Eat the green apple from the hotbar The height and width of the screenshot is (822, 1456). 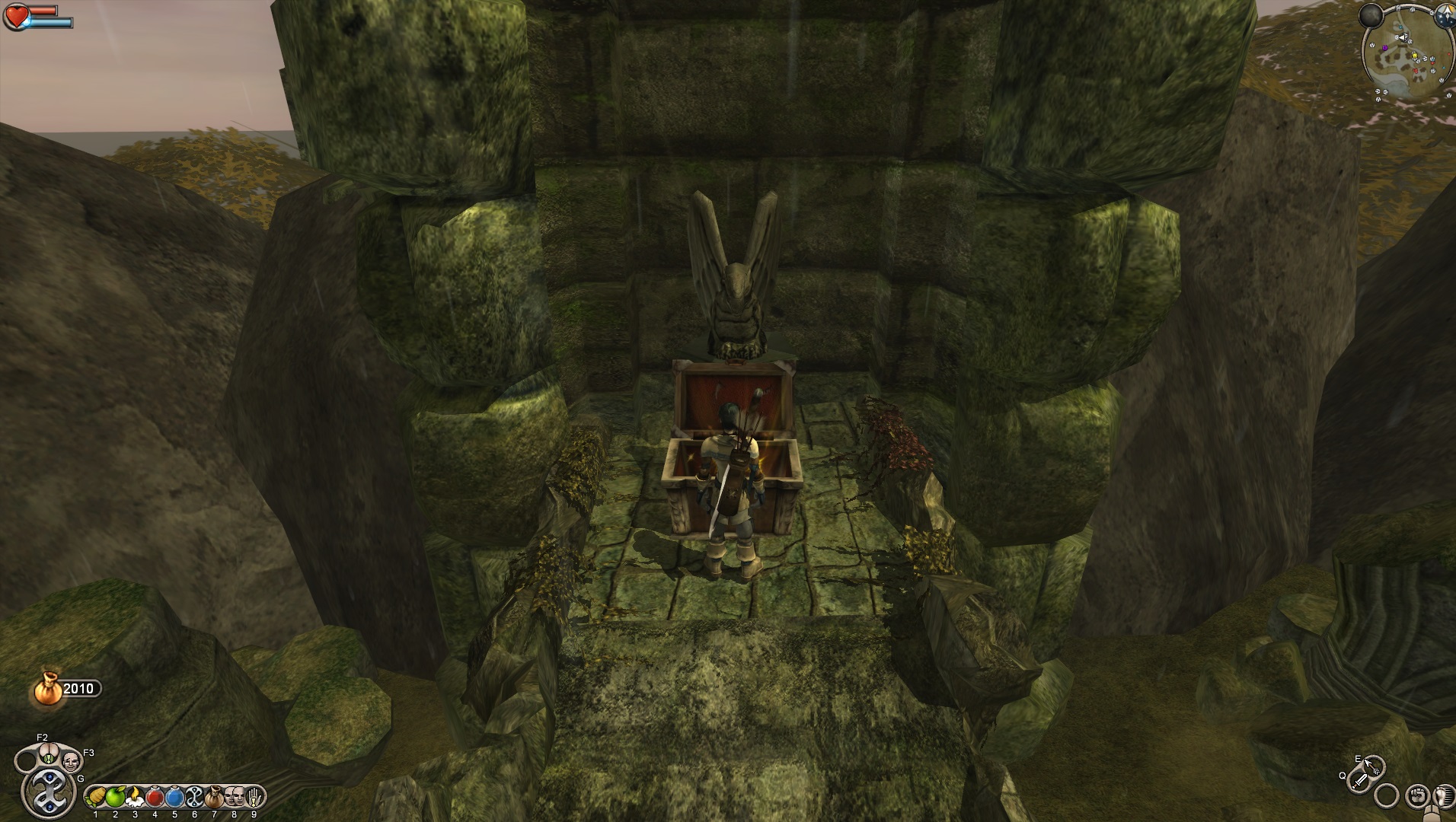(x=115, y=798)
